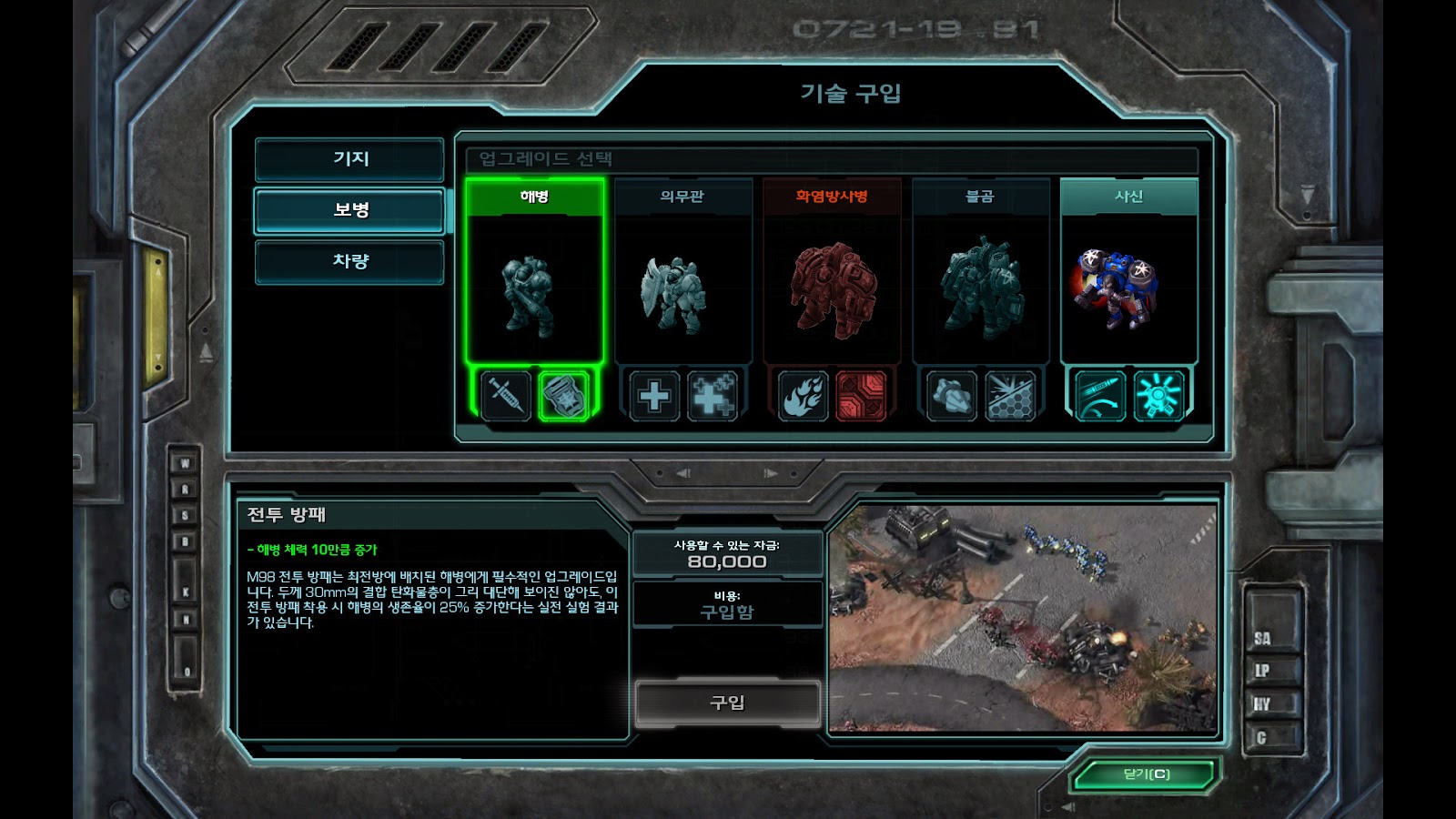
Task: Choose the reaper missile upgrade icon
Action: click(x=1099, y=396)
